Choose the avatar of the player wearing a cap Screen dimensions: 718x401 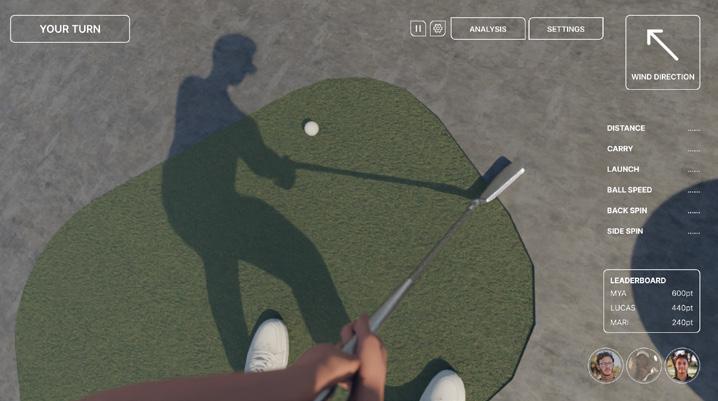[682, 366]
